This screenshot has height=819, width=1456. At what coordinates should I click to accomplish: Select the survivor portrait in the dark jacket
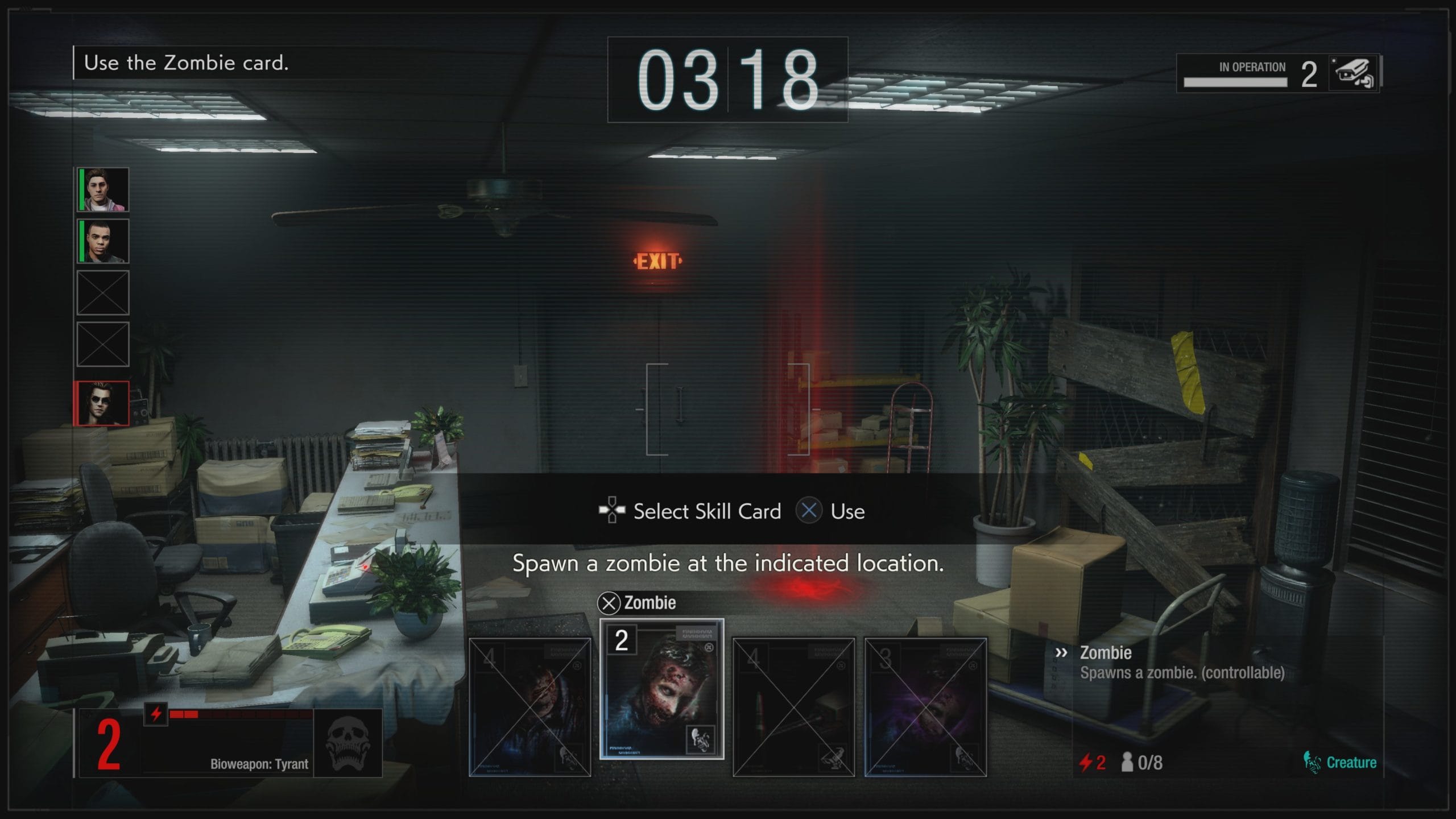103,241
